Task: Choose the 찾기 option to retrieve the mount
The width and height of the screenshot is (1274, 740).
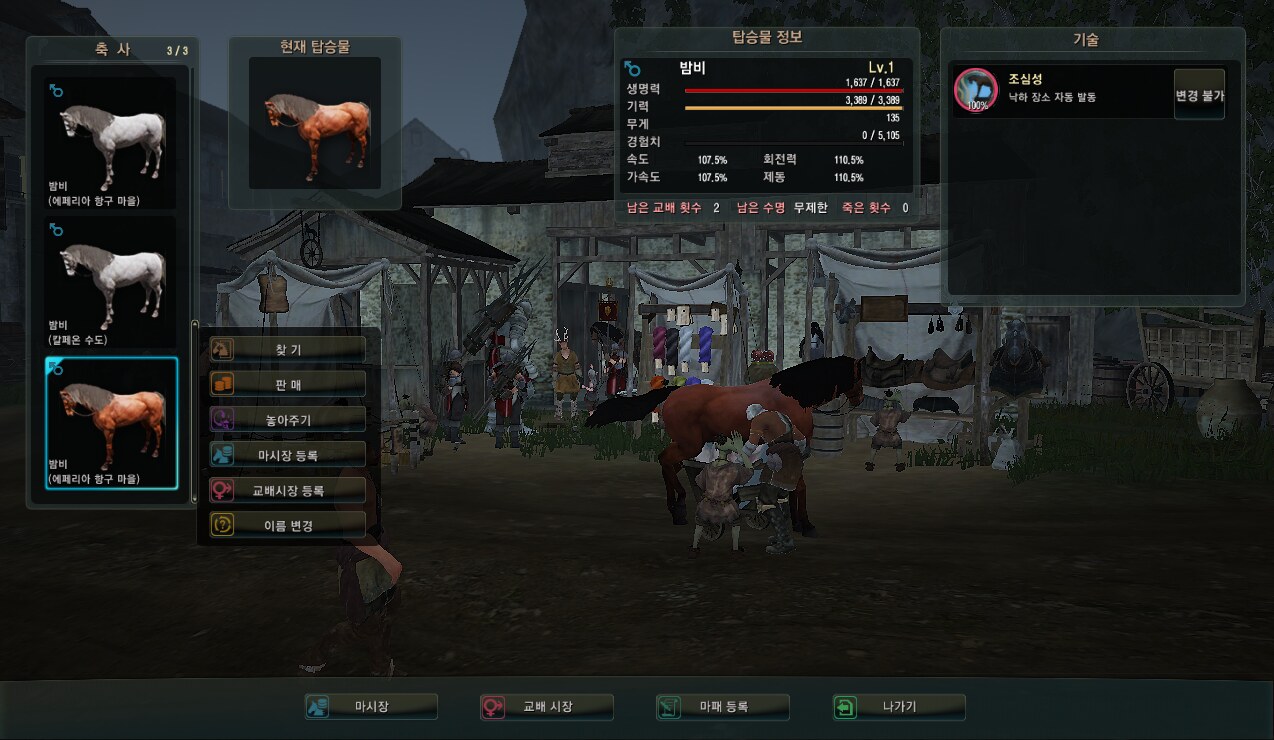Action: point(287,348)
